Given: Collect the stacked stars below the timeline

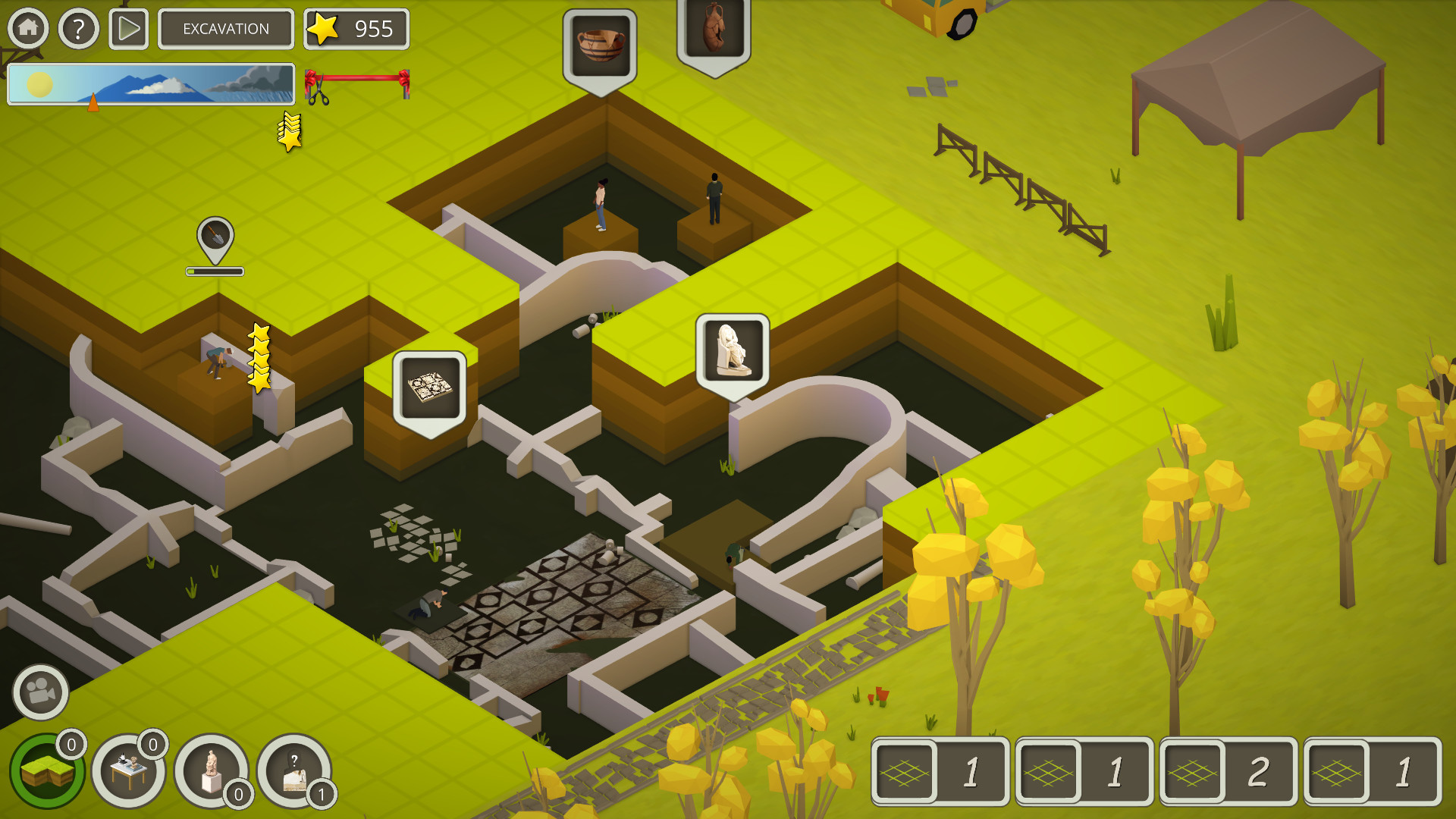Looking at the screenshot, I should click(x=290, y=131).
